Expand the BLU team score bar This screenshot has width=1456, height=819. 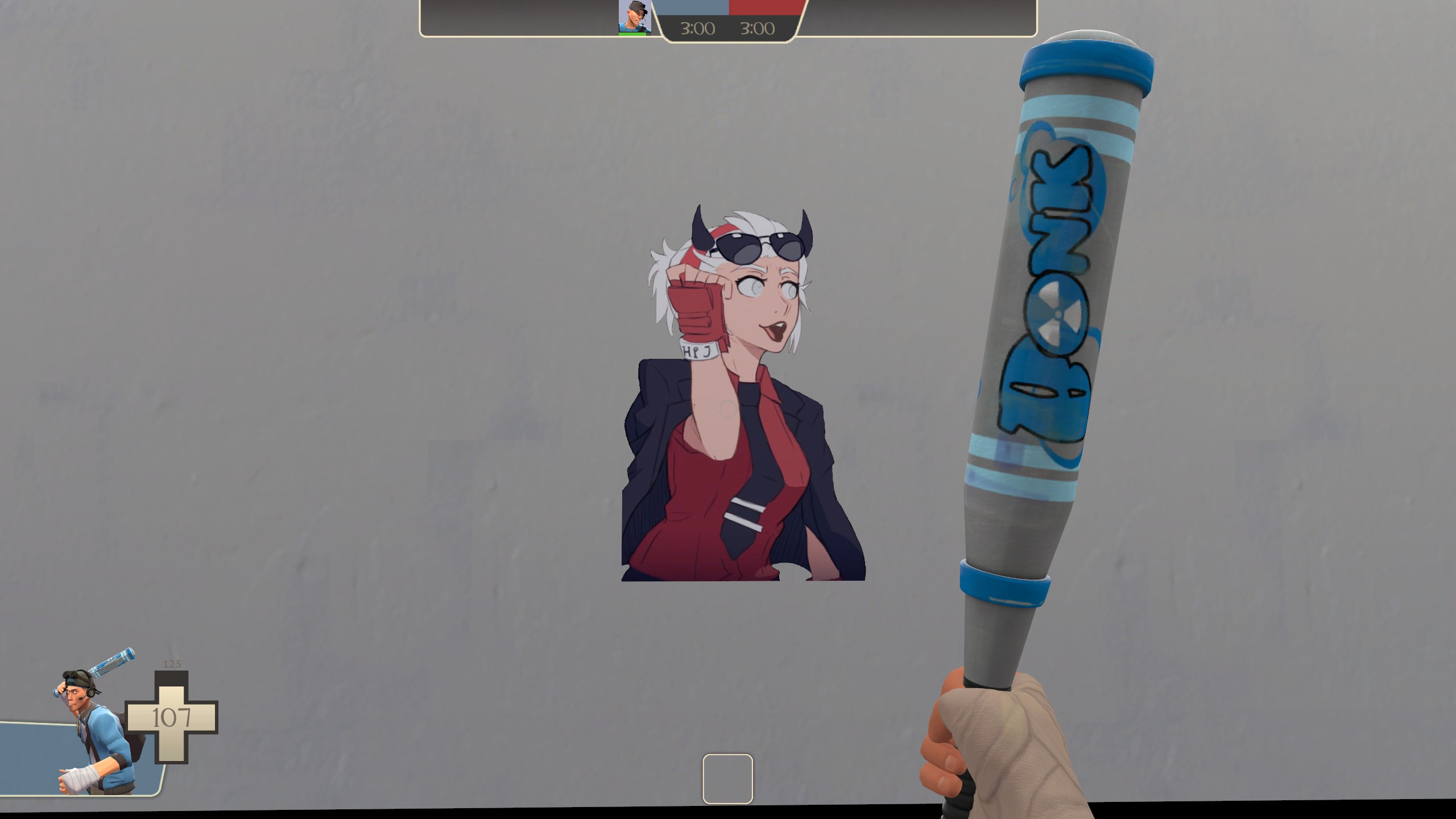[692, 7]
